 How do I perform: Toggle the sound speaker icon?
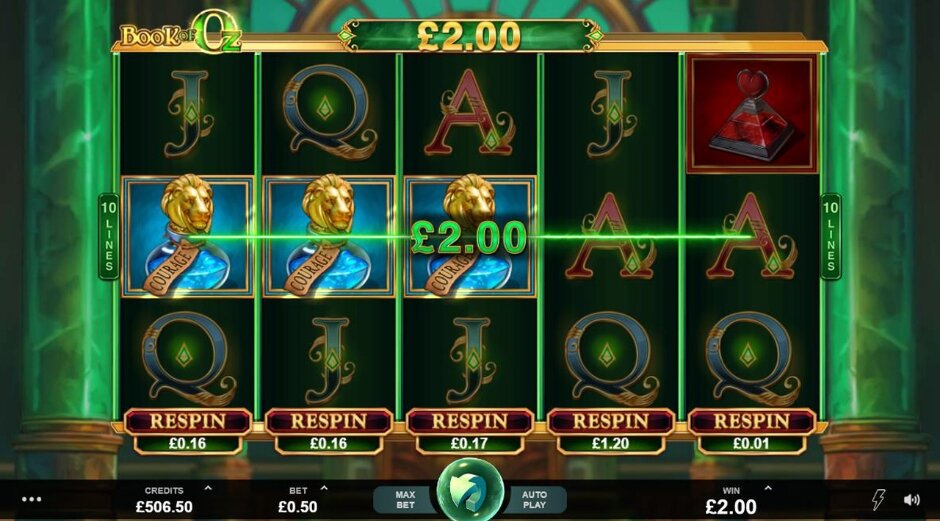(x=911, y=499)
